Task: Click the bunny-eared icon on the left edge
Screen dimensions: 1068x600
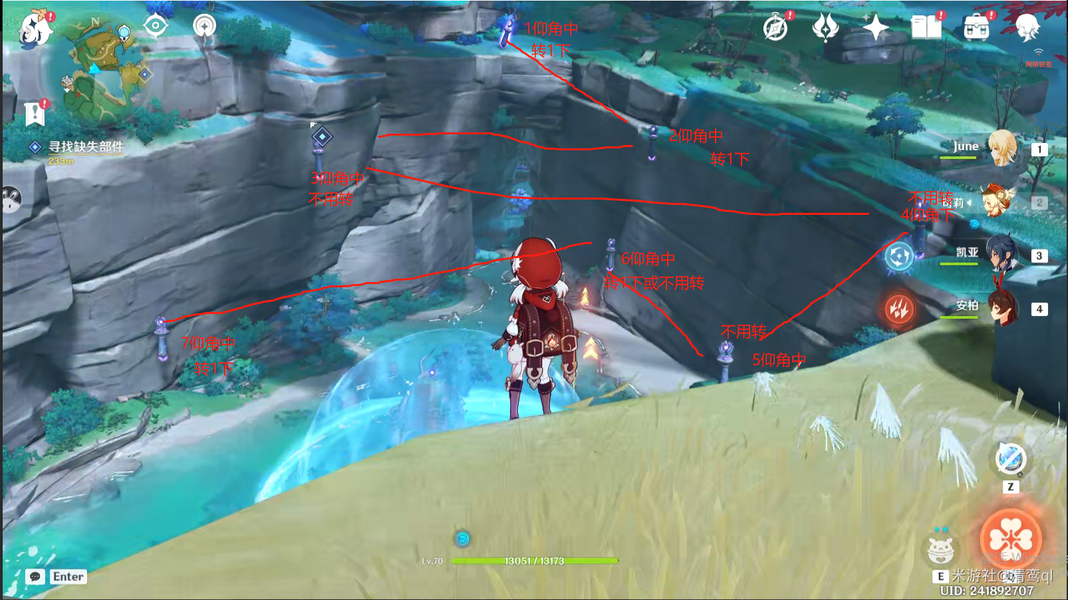Action: (10, 199)
